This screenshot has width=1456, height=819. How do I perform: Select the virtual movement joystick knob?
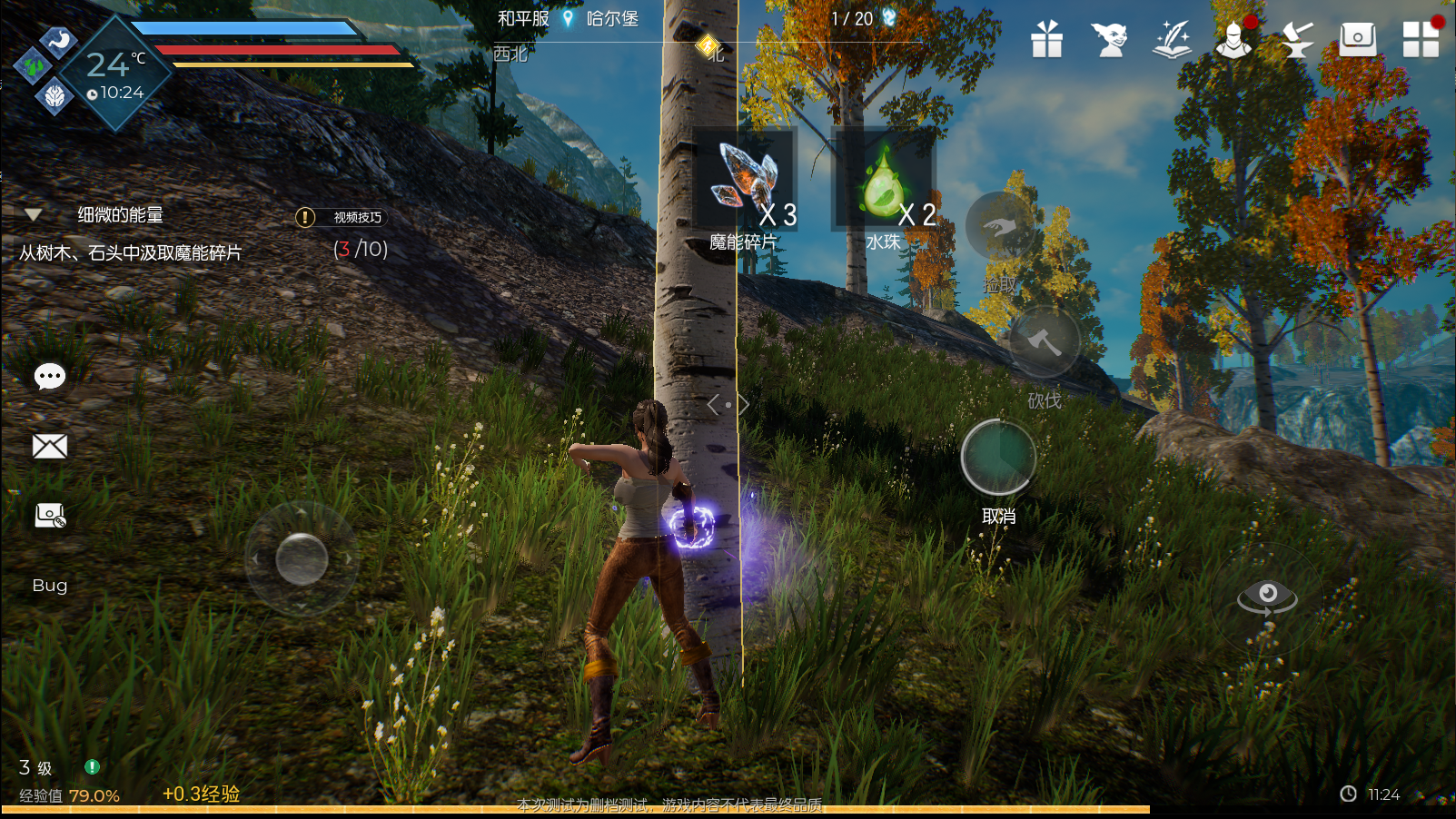[x=302, y=558]
